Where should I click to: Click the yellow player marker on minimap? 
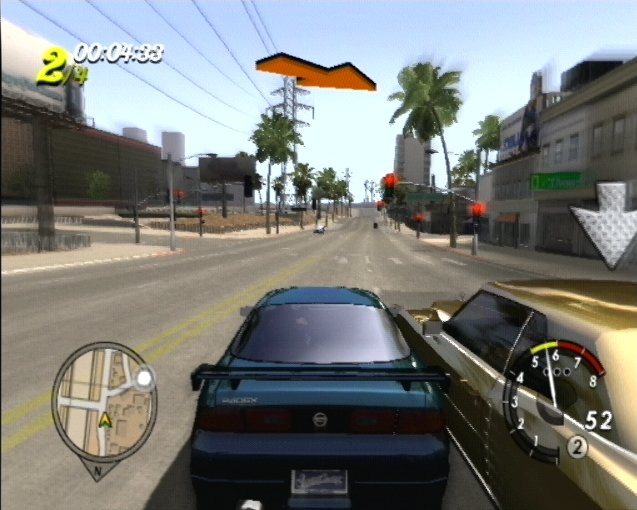(104, 421)
